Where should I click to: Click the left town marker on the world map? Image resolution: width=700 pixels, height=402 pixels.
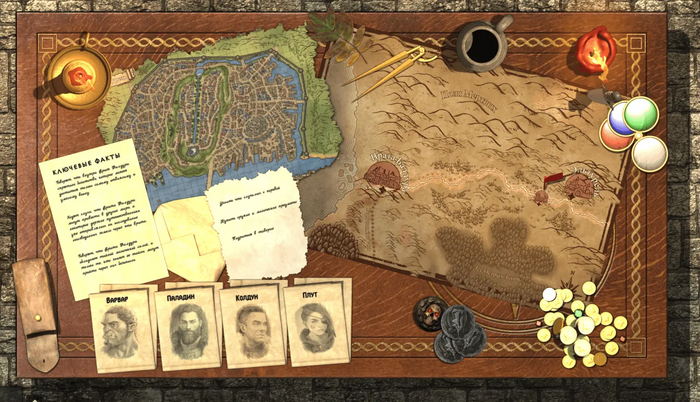385,173
